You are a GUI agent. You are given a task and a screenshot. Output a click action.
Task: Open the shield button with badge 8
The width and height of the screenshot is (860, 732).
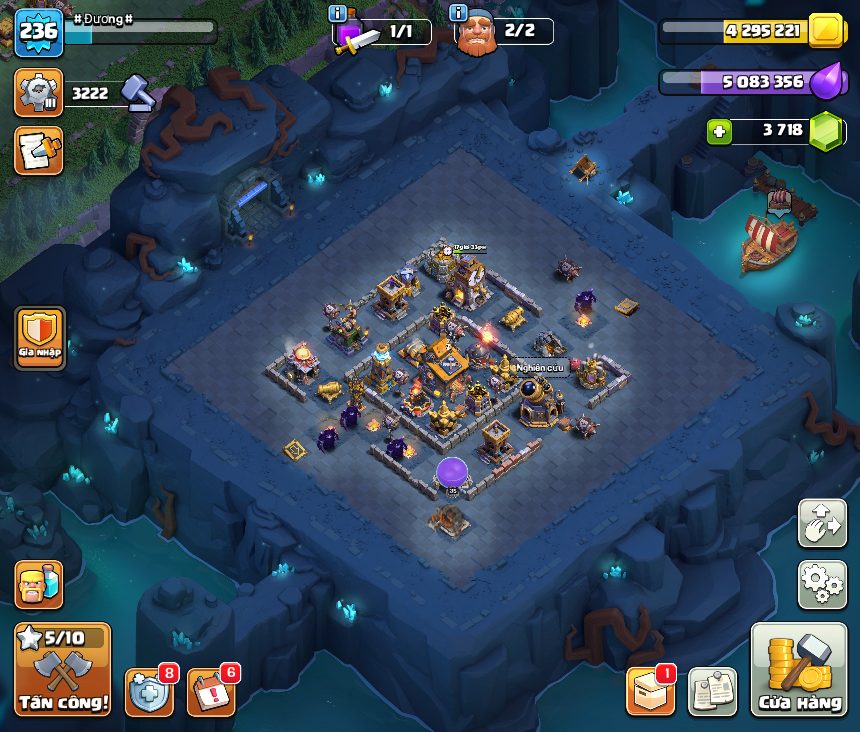click(x=149, y=691)
